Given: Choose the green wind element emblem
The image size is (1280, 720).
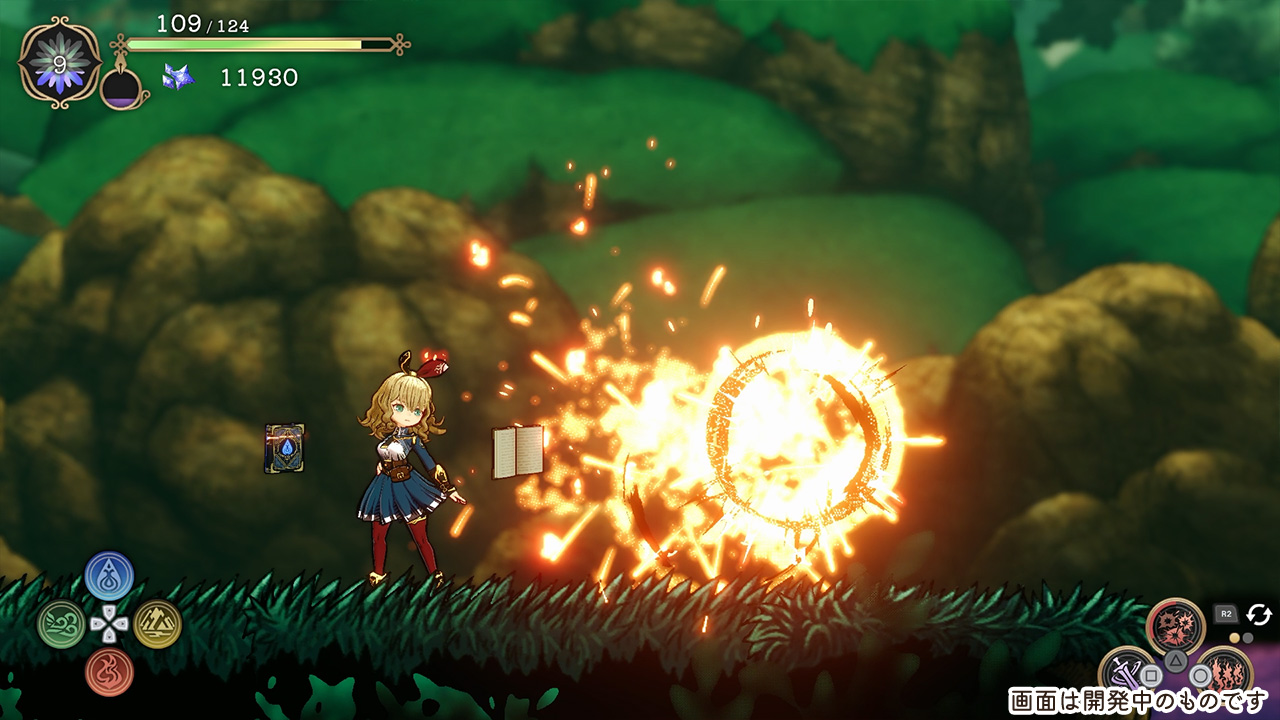Looking at the screenshot, I should pyautogui.click(x=61, y=624).
